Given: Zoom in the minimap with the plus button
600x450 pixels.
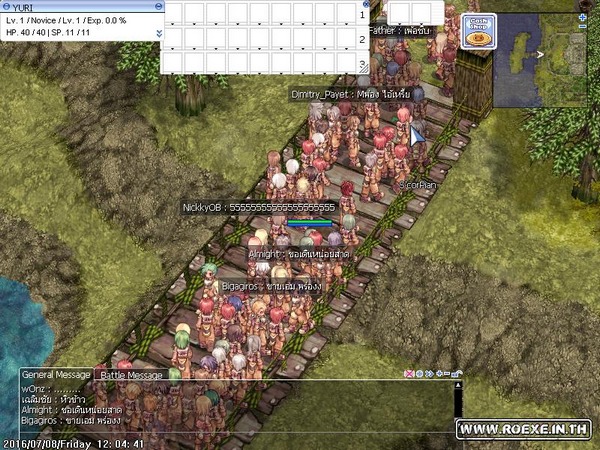Looking at the screenshot, I should 583,18.
